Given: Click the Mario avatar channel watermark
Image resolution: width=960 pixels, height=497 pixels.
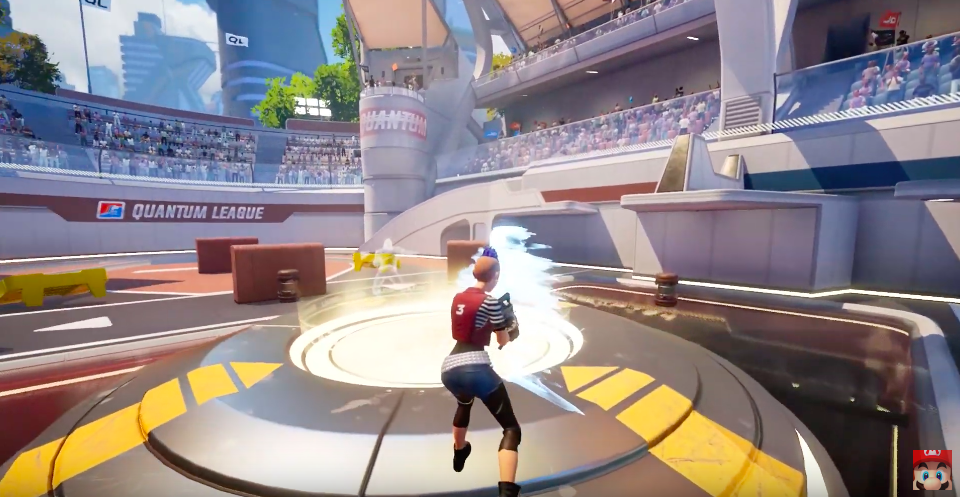Looking at the screenshot, I should [931, 469].
